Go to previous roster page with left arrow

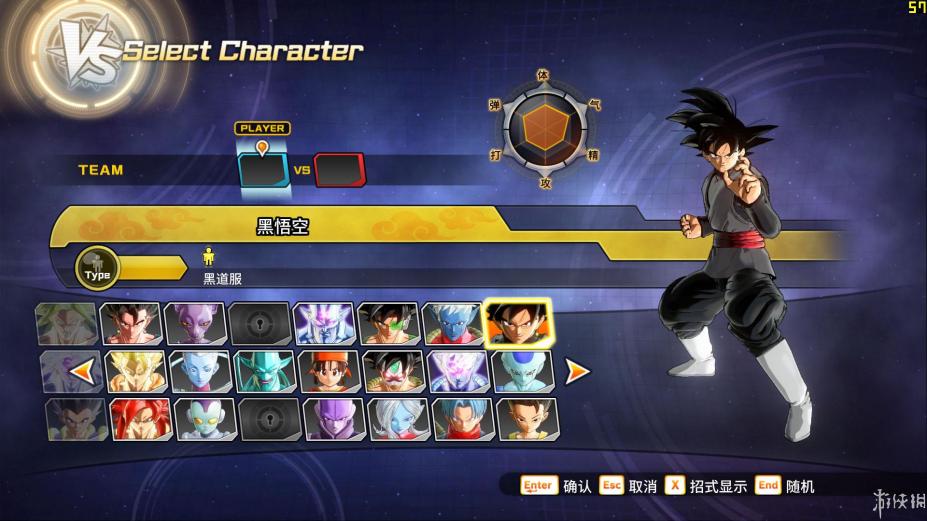[x=84, y=372]
